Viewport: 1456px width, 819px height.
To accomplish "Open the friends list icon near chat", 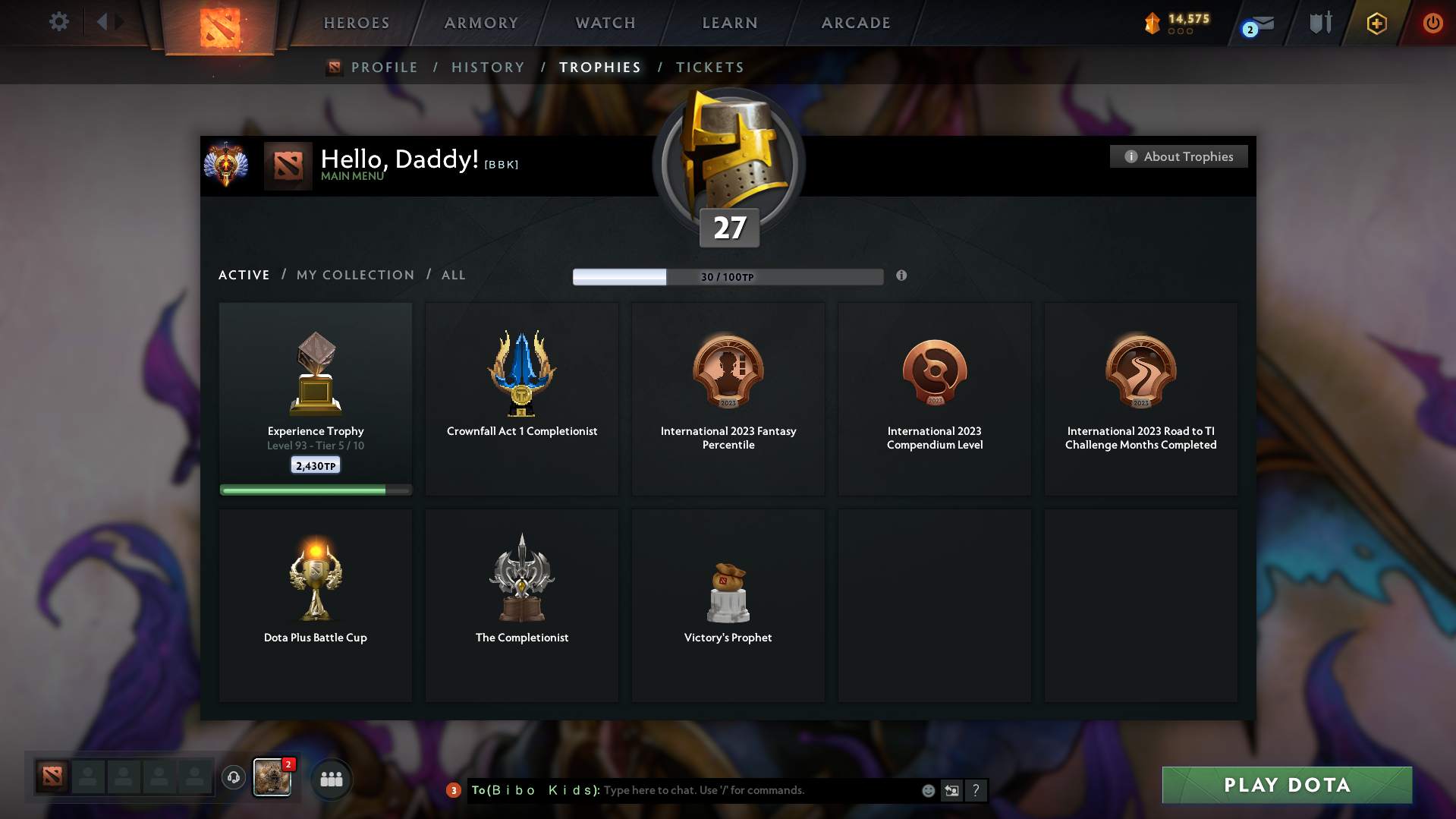I will pyautogui.click(x=332, y=778).
